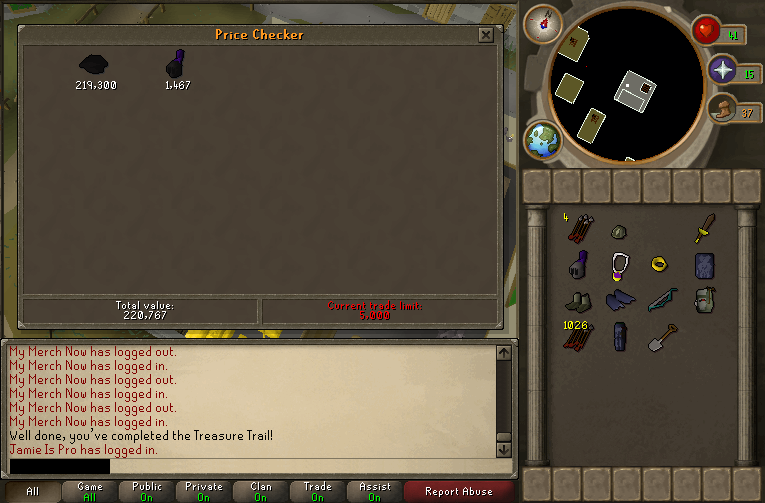Close the Price Checker window
This screenshot has height=503, width=765.
point(485,35)
